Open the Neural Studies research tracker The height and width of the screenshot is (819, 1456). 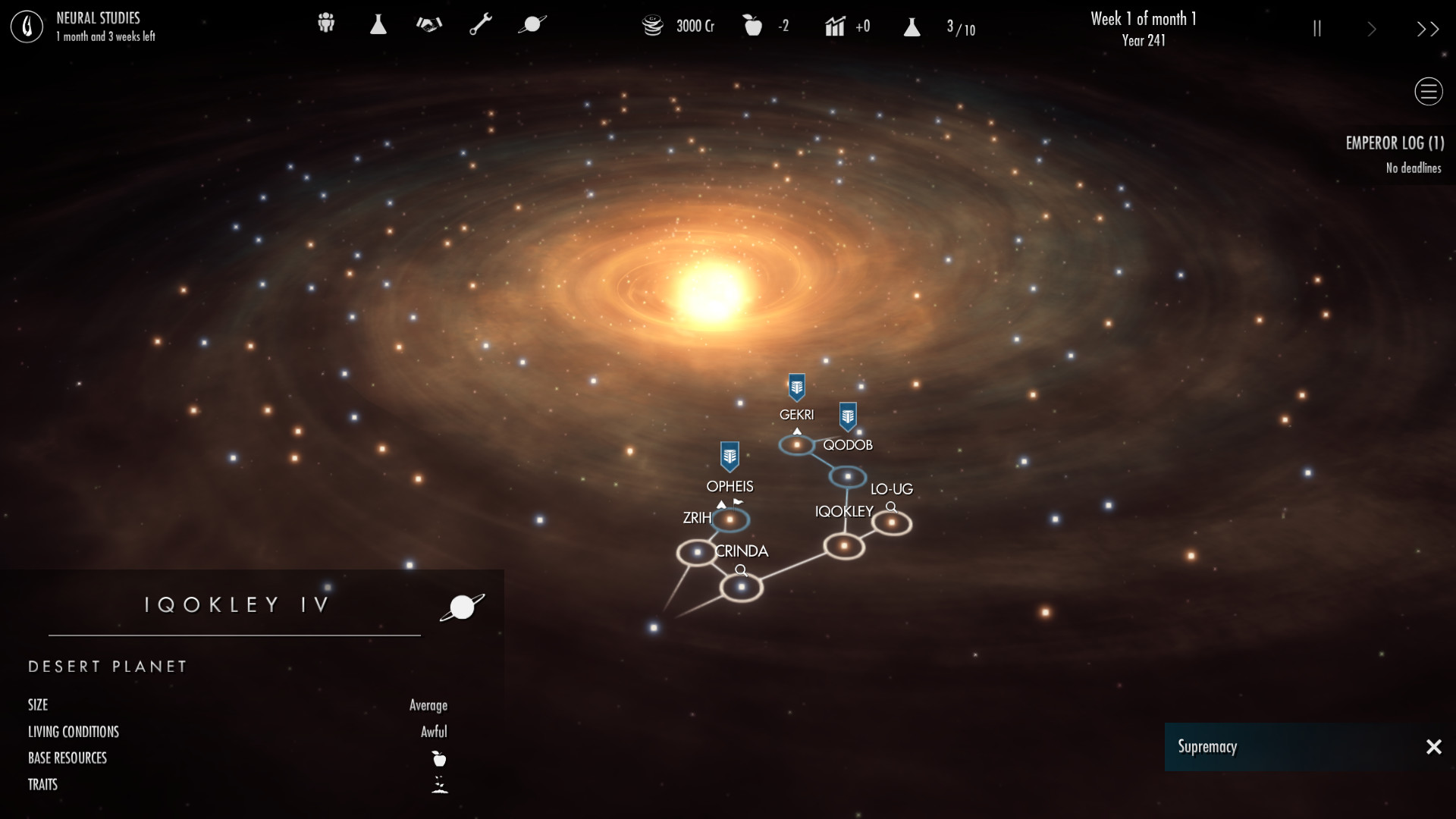click(27, 27)
